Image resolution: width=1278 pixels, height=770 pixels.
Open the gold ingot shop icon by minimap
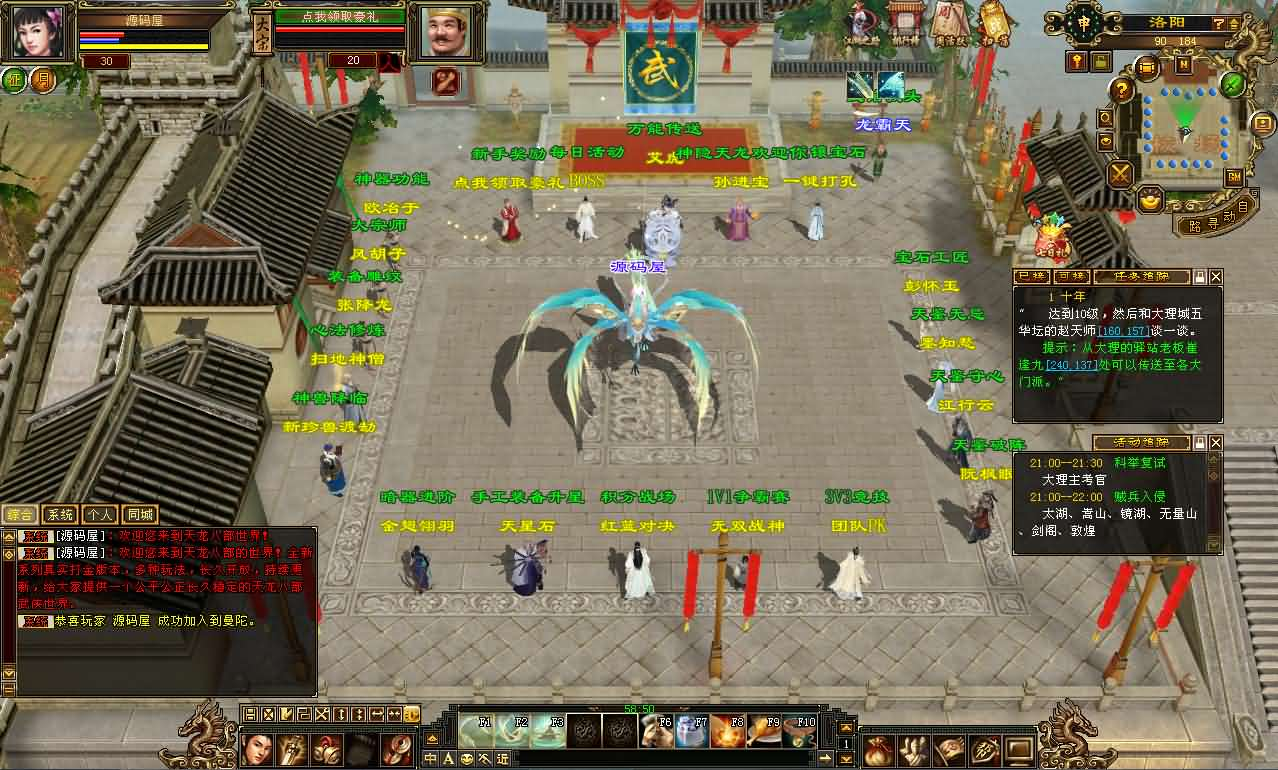(1151, 200)
